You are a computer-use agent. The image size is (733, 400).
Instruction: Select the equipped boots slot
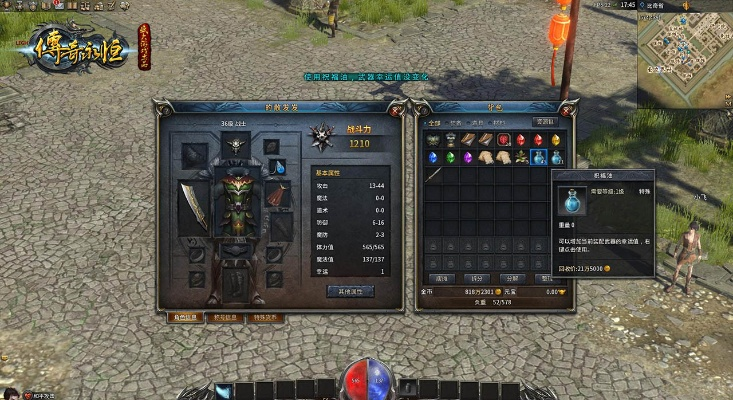coord(235,280)
